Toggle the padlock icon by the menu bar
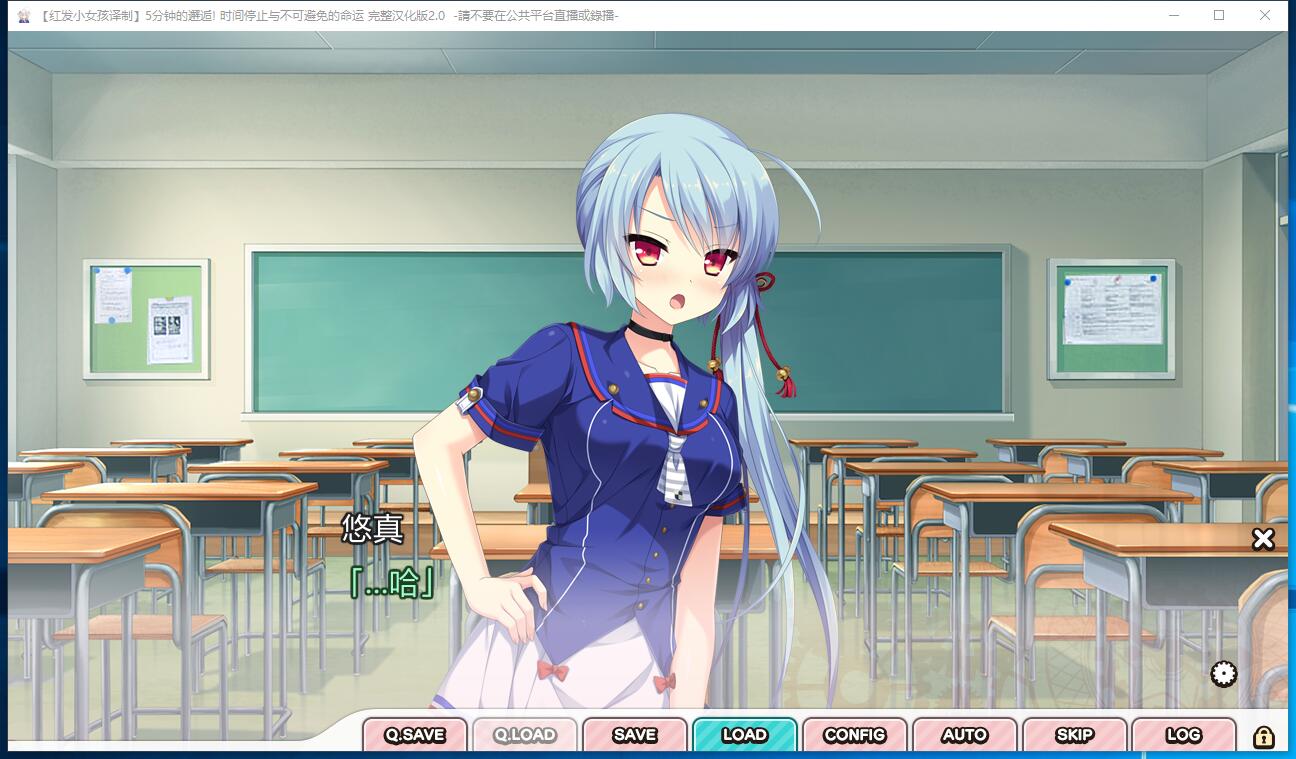1296x759 pixels. (1264, 737)
